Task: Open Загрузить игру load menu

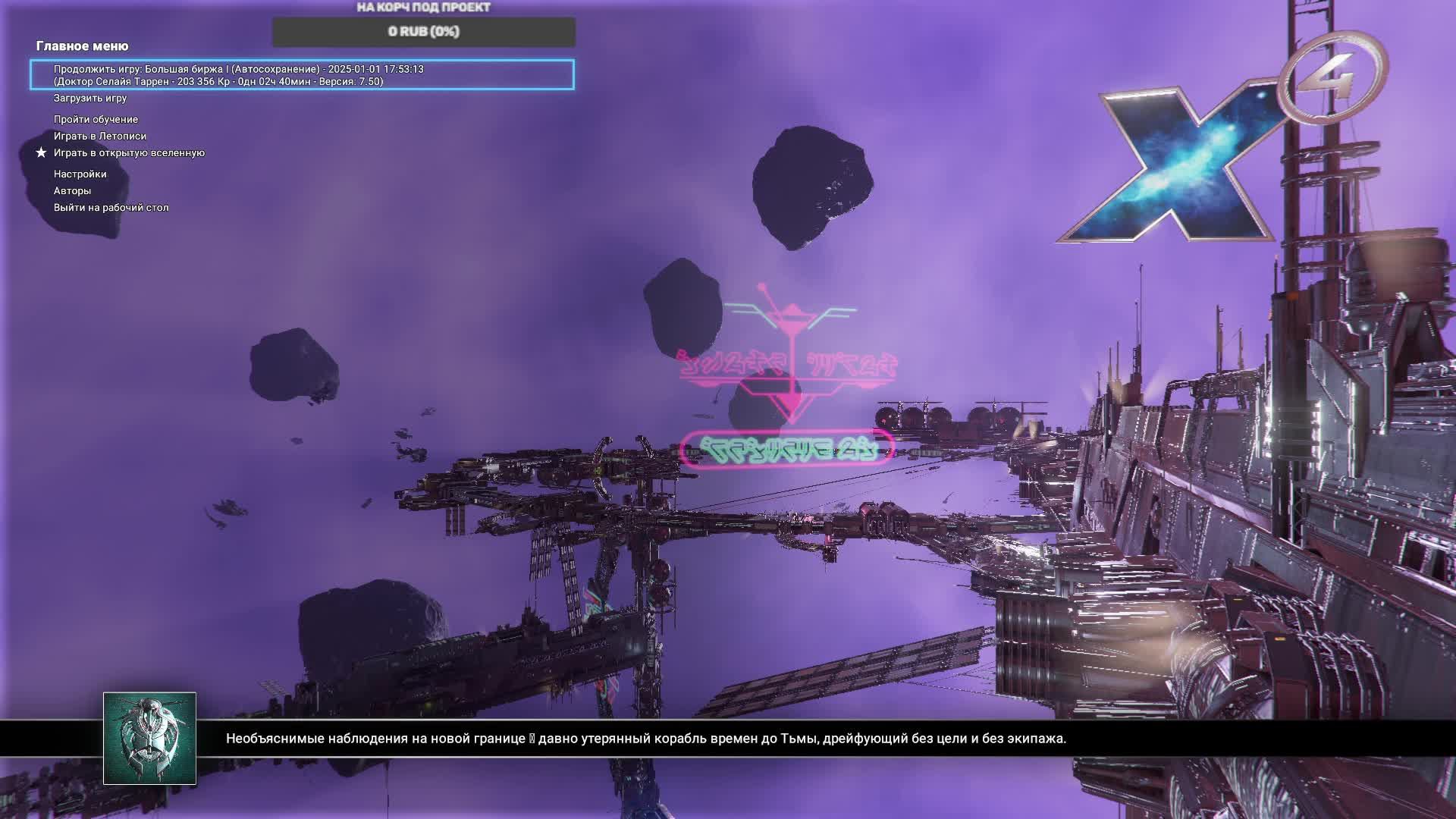Action: click(x=90, y=98)
